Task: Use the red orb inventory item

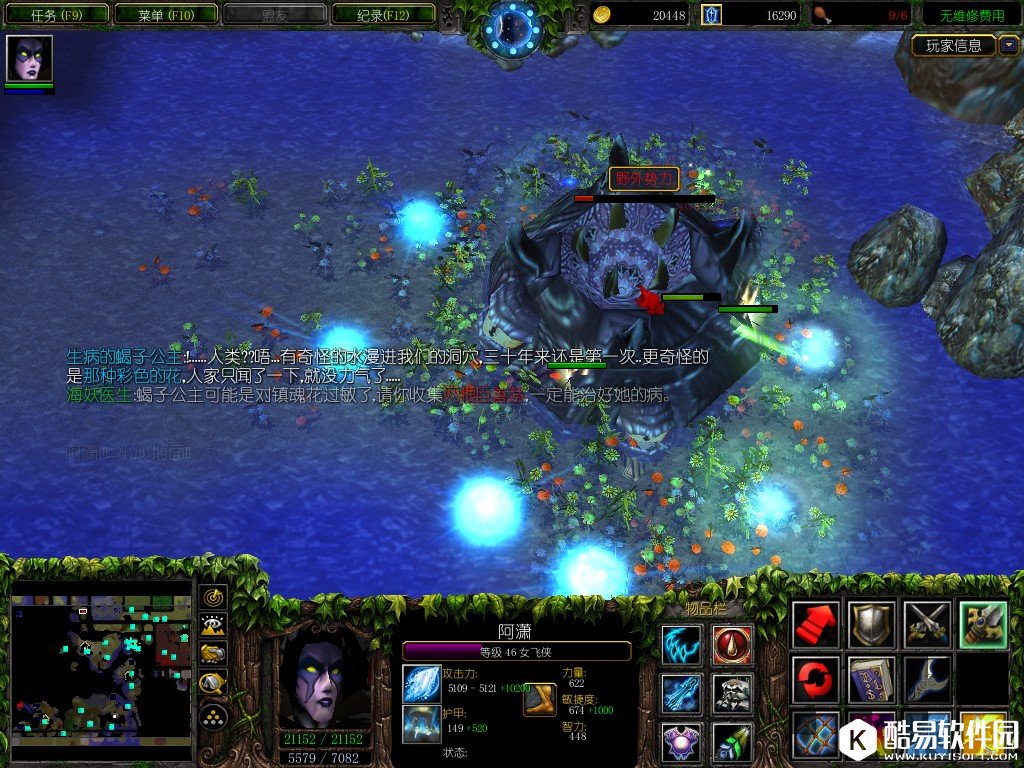Action: click(732, 645)
